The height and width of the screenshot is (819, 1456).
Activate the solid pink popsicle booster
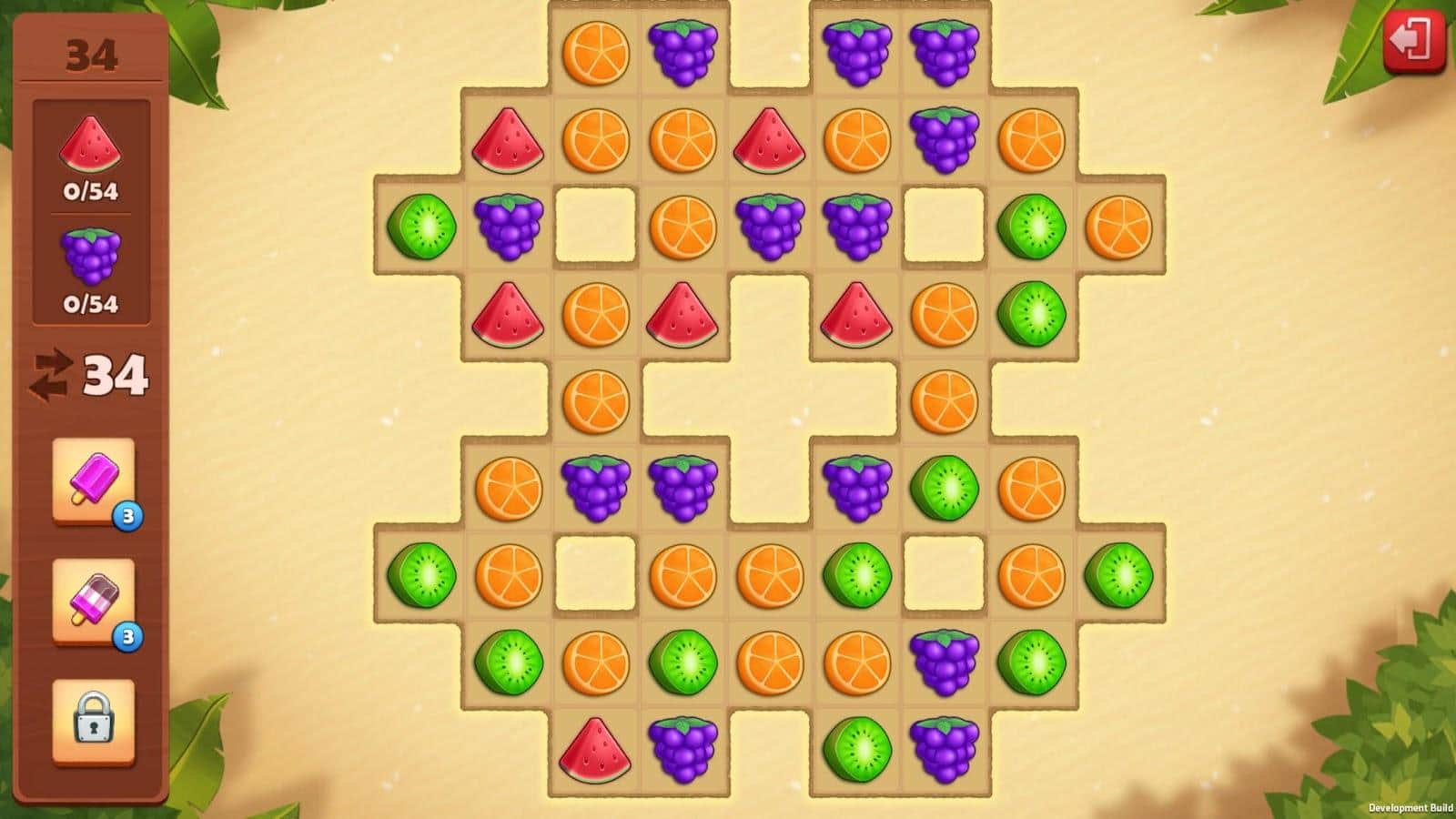pyautogui.click(x=93, y=480)
